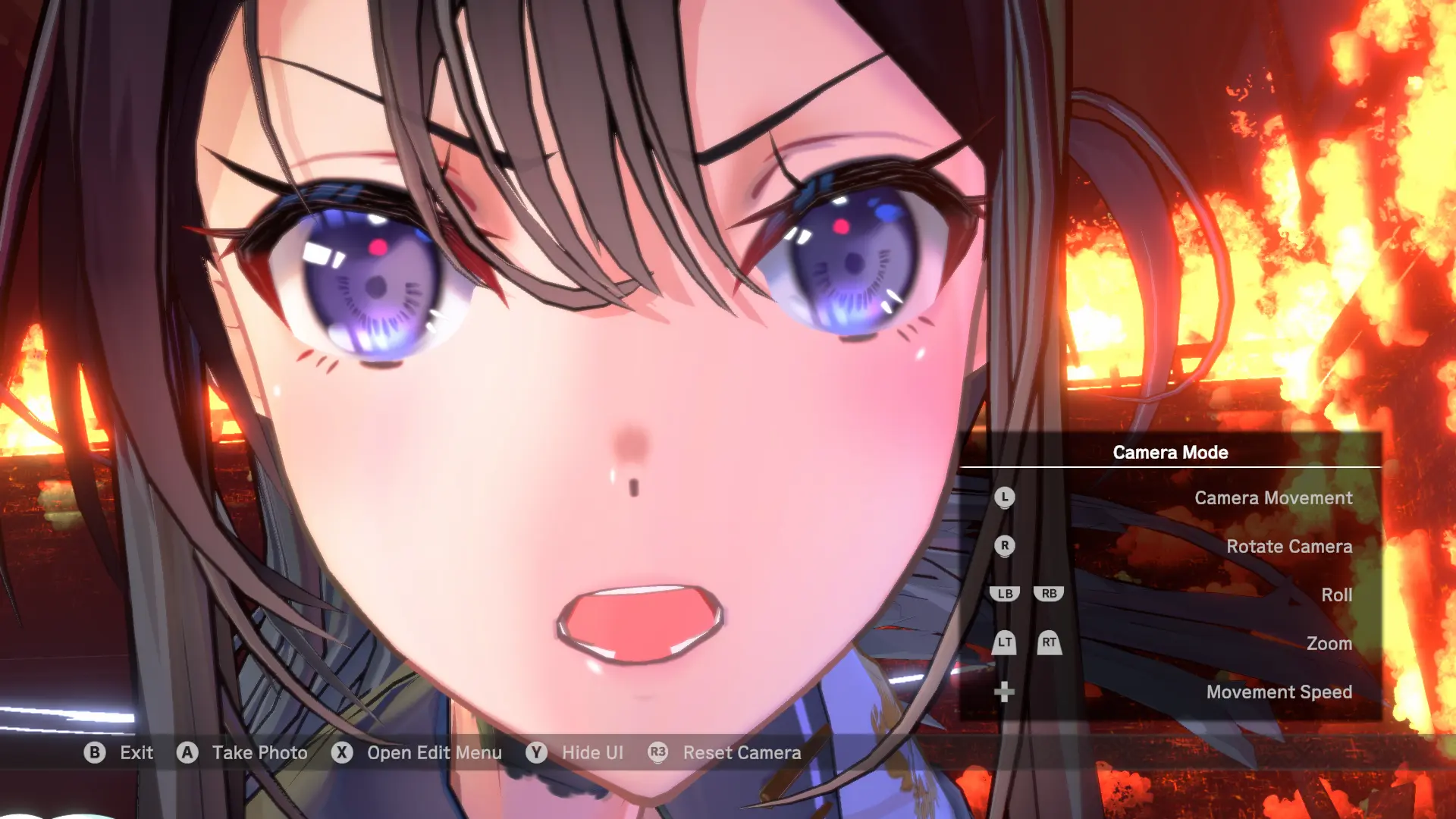Reset Camera from the bottom bar

pyautogui.click(x=741, y=753)
